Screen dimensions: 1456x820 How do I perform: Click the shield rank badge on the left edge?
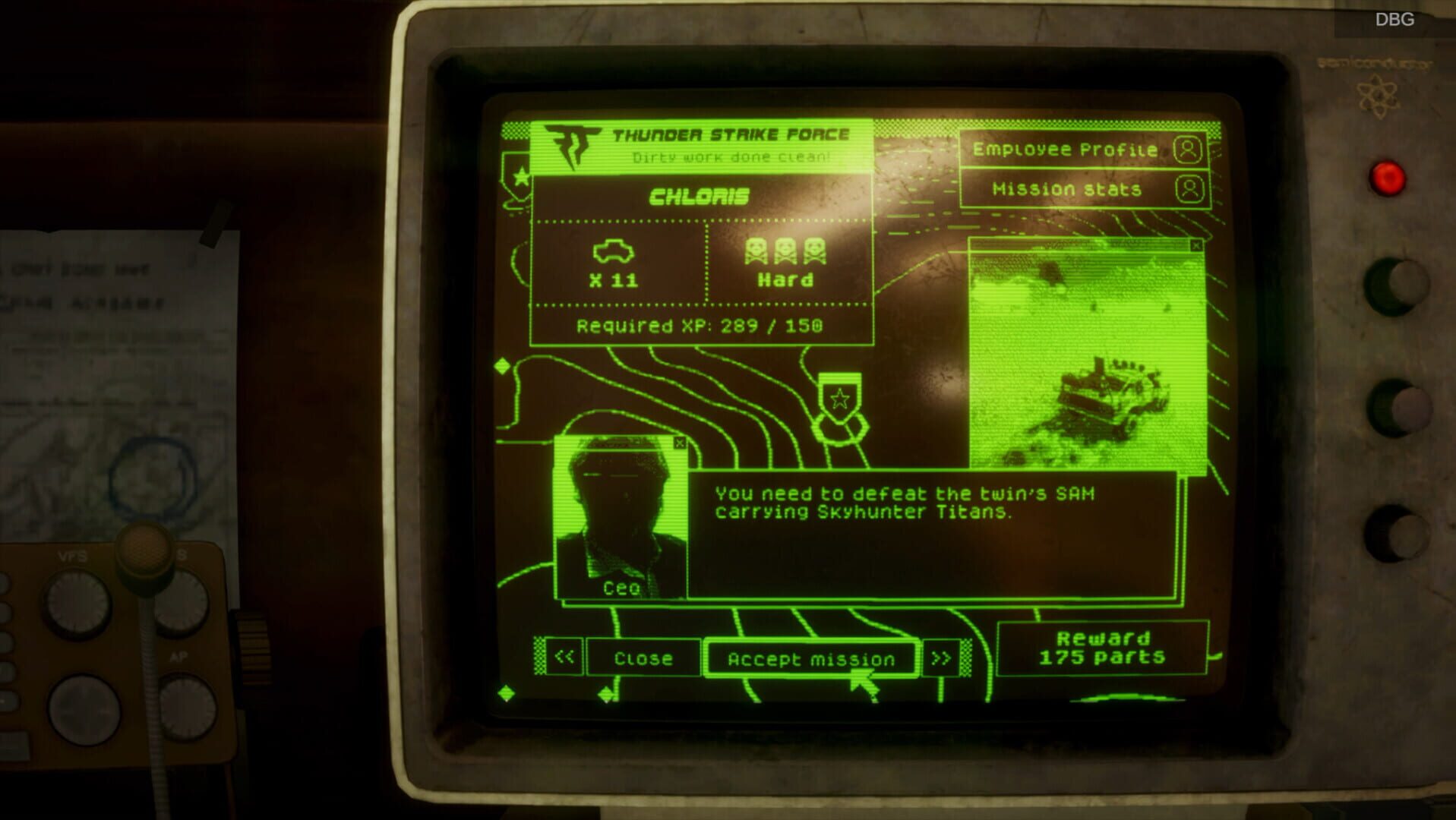coord(518,176)
